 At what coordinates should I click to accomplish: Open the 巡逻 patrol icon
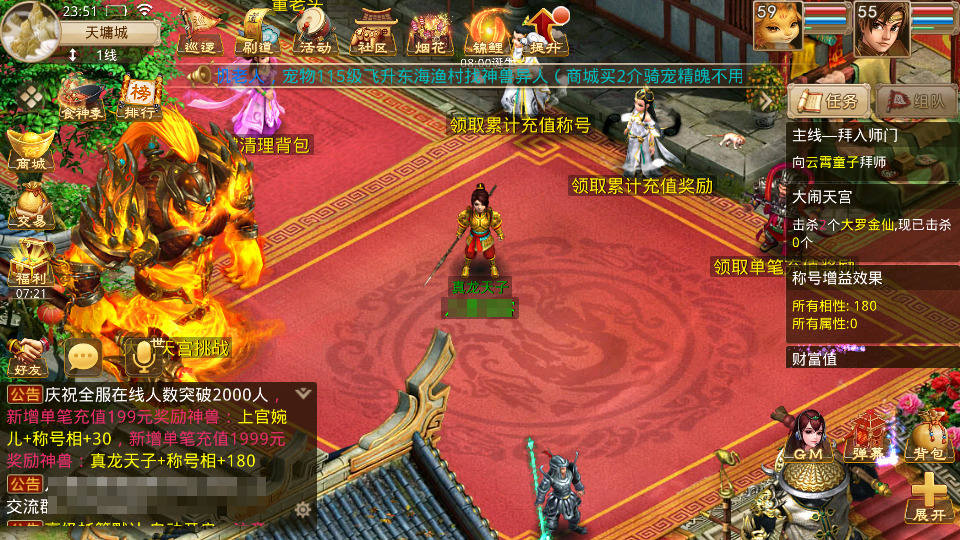pyautogui.click(x=200, y=32)
